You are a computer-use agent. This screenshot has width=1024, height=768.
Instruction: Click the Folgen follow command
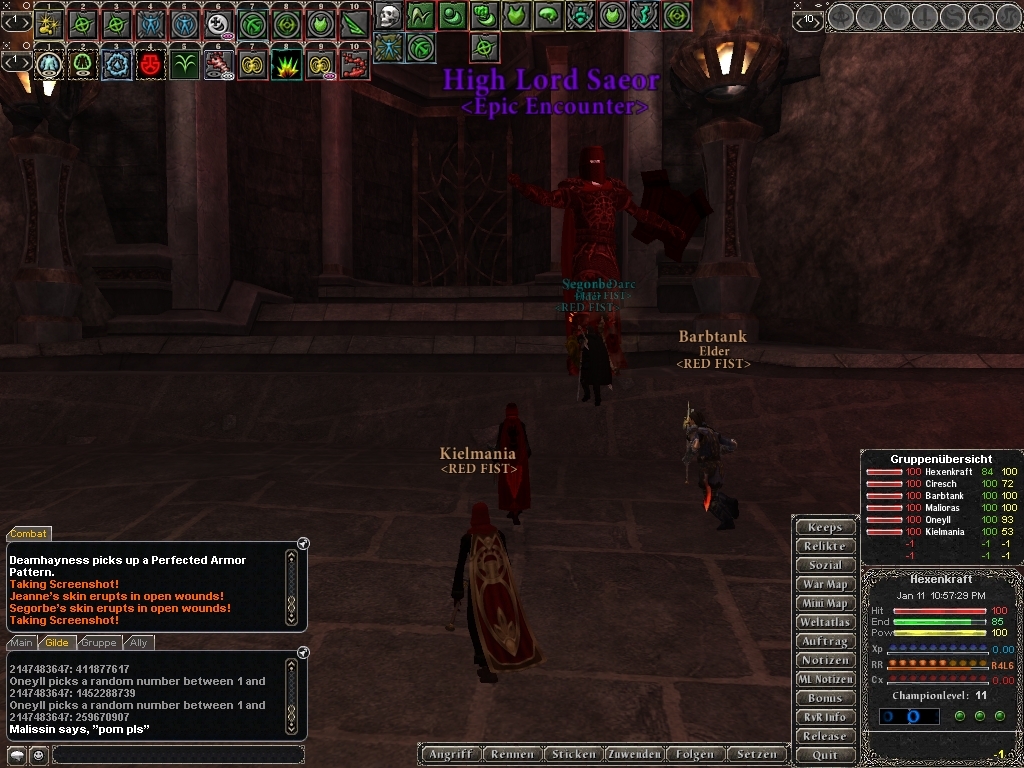pos(696,754)
